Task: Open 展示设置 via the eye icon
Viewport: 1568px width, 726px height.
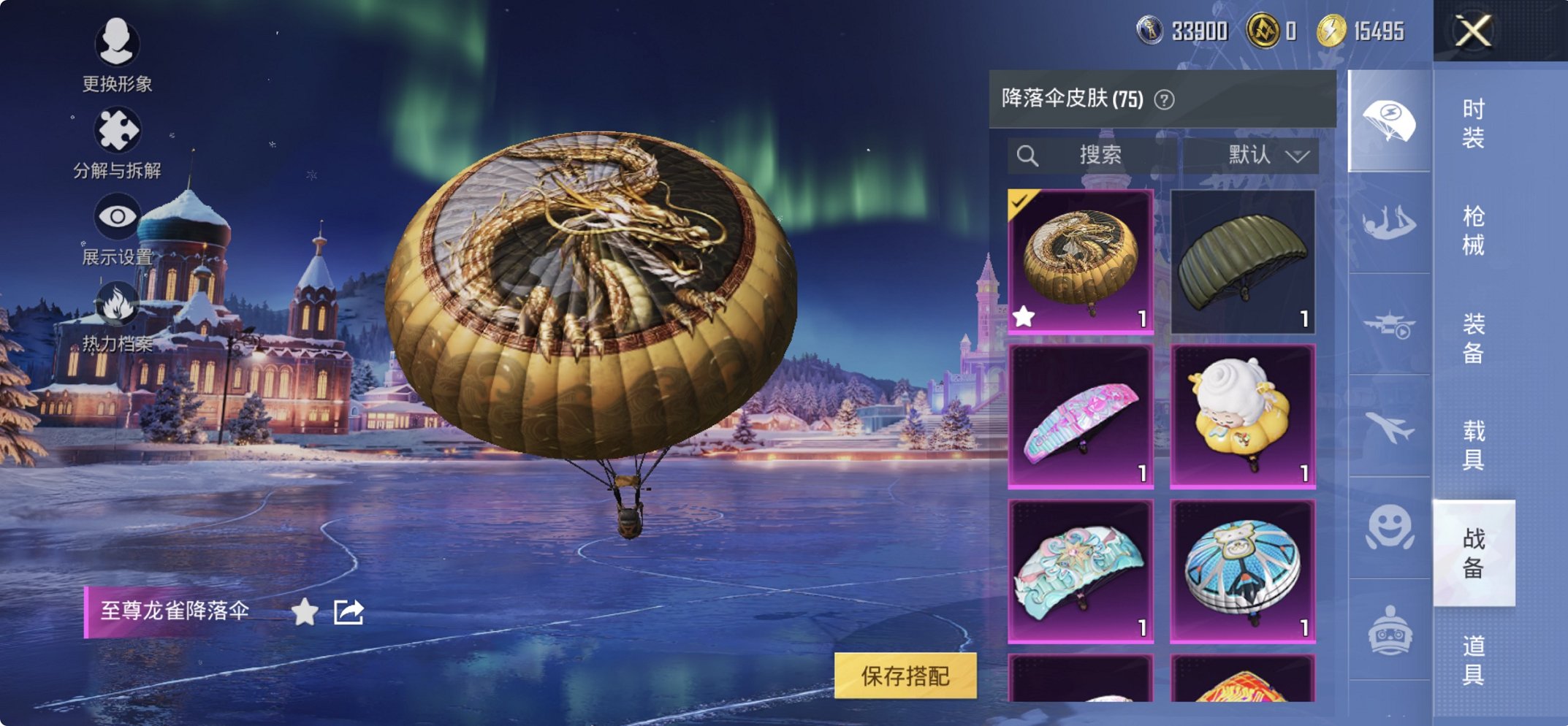Action: click(x=119, y=215)
